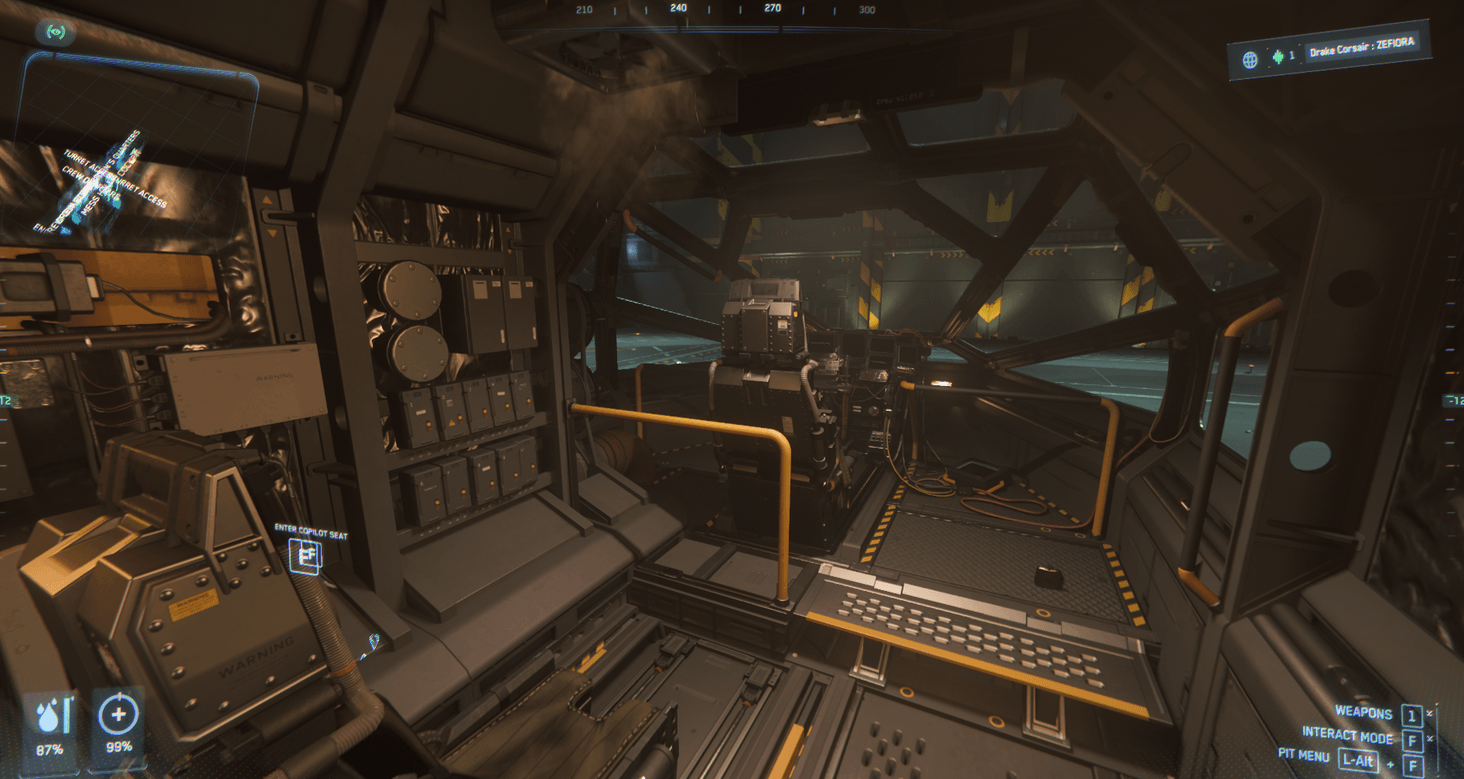Click the Weapons hotkey 1 indicator
The height and width of the screenshot is (779, 1464).
point(1412,713)
